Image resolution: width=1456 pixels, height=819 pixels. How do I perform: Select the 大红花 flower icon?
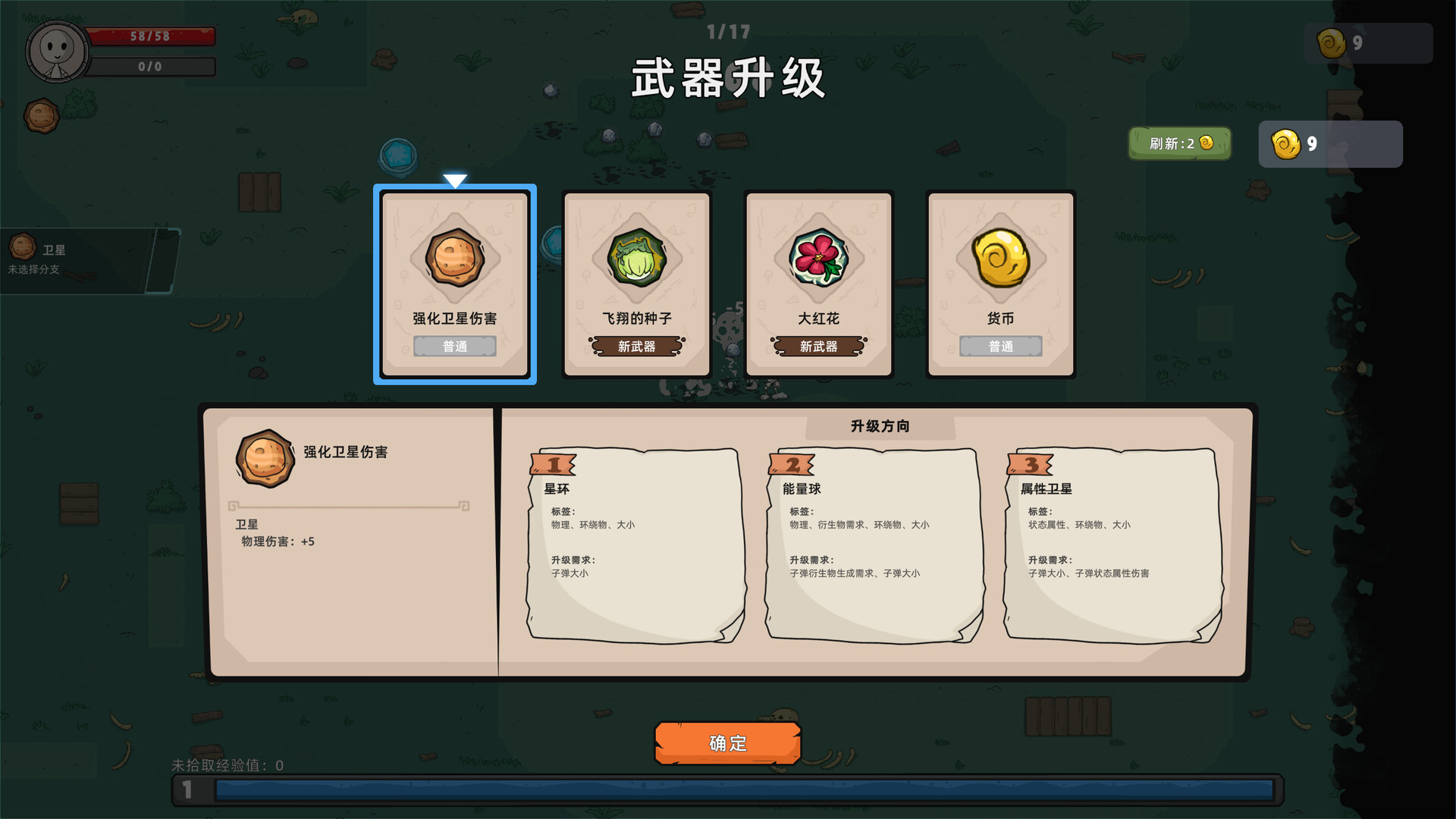[x=818, y=258]
